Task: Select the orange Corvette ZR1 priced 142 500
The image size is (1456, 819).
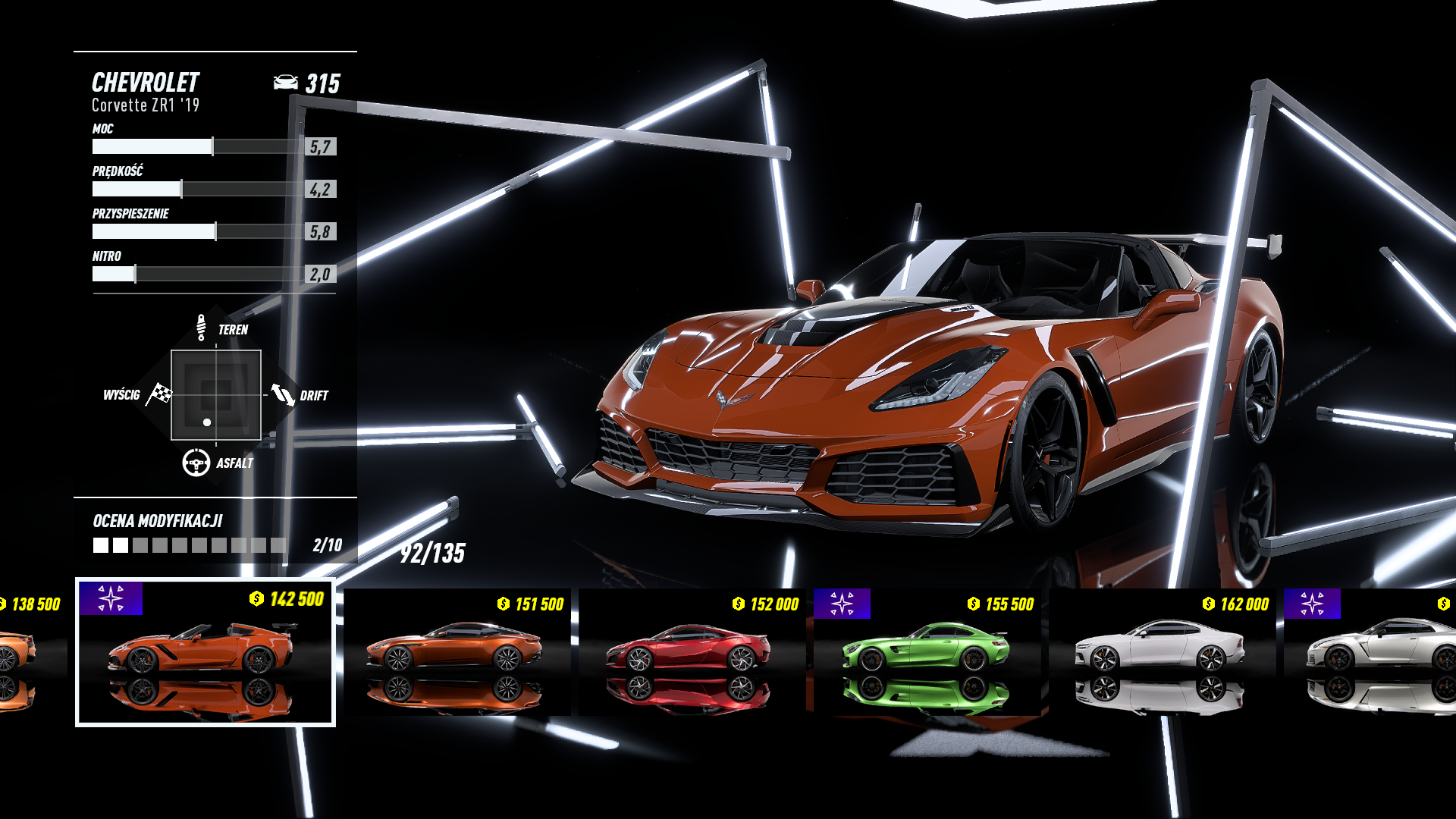Action: [205, 652]
